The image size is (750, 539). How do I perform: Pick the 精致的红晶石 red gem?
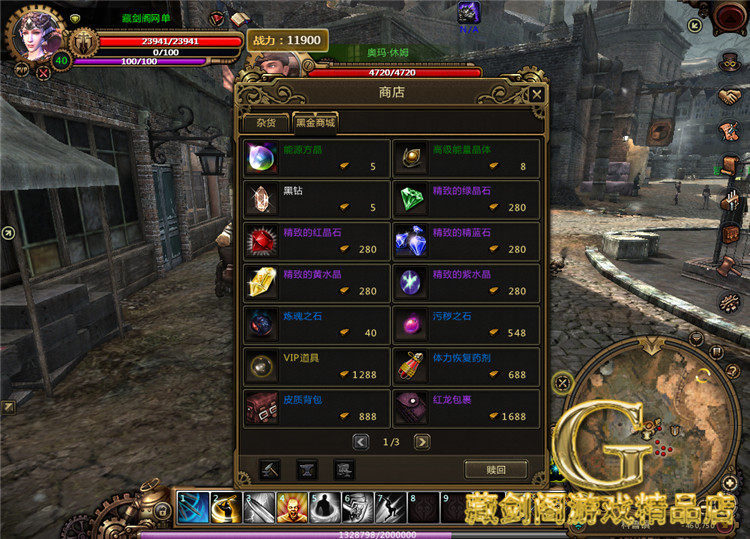[x=317, y=241]
